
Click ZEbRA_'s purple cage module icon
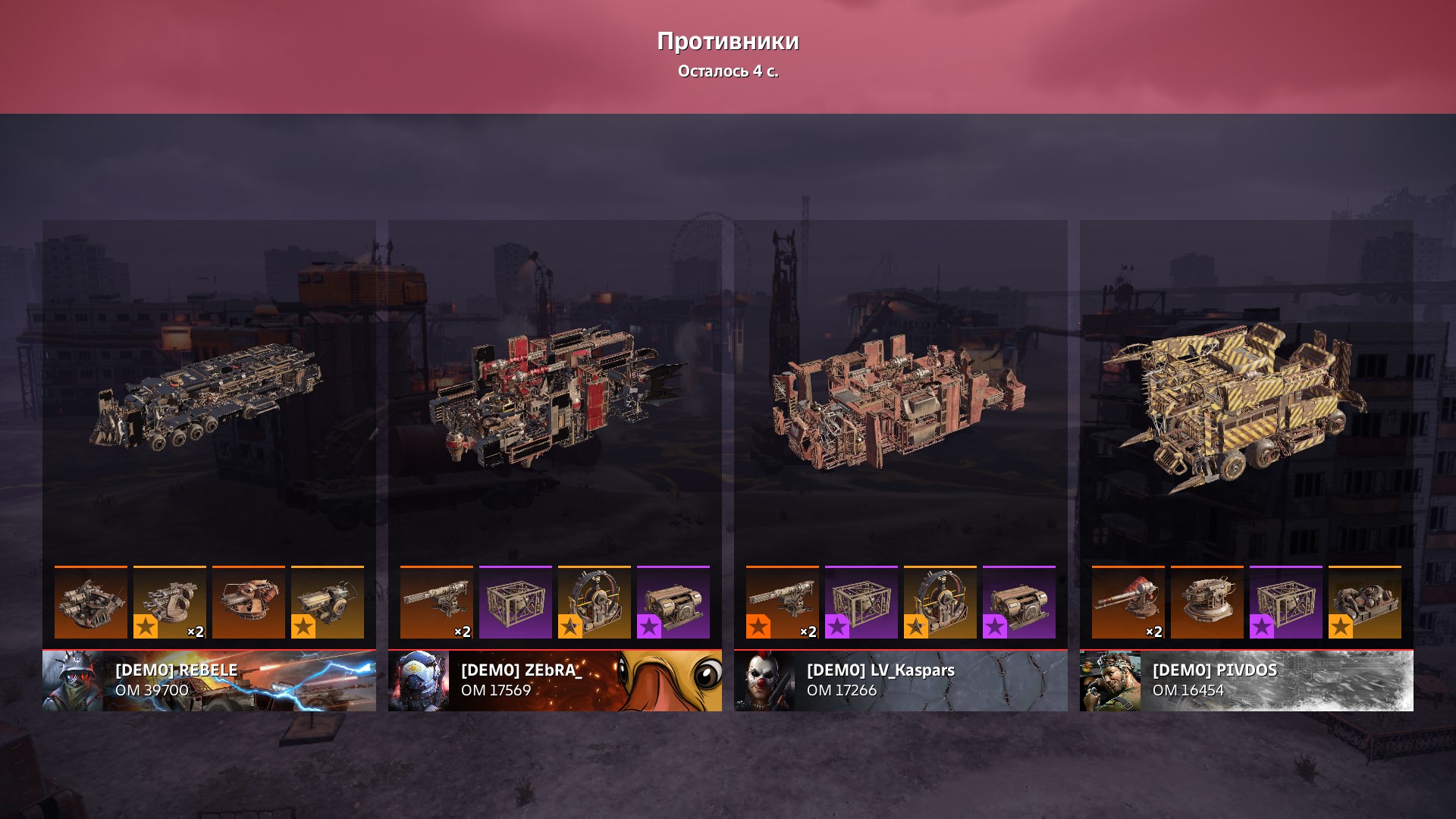(516, 602)
